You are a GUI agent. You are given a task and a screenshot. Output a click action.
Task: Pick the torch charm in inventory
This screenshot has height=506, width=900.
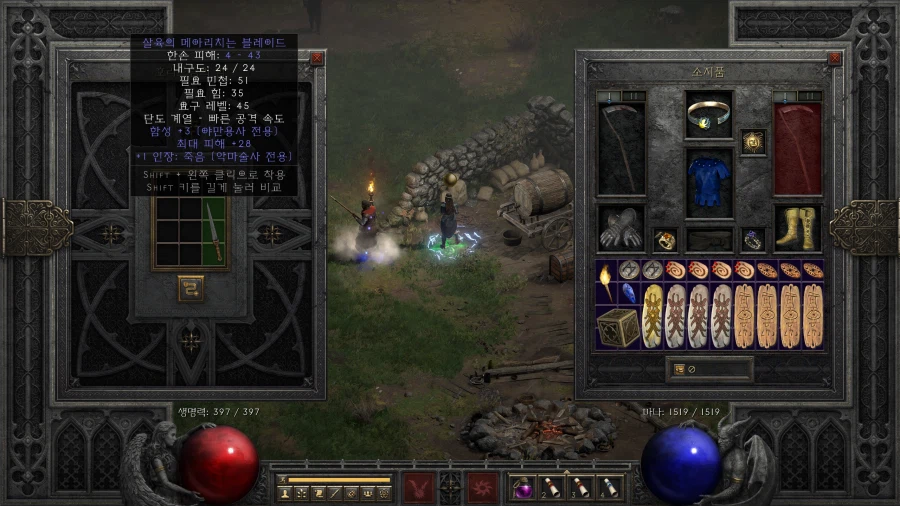[x=606, y=283]
